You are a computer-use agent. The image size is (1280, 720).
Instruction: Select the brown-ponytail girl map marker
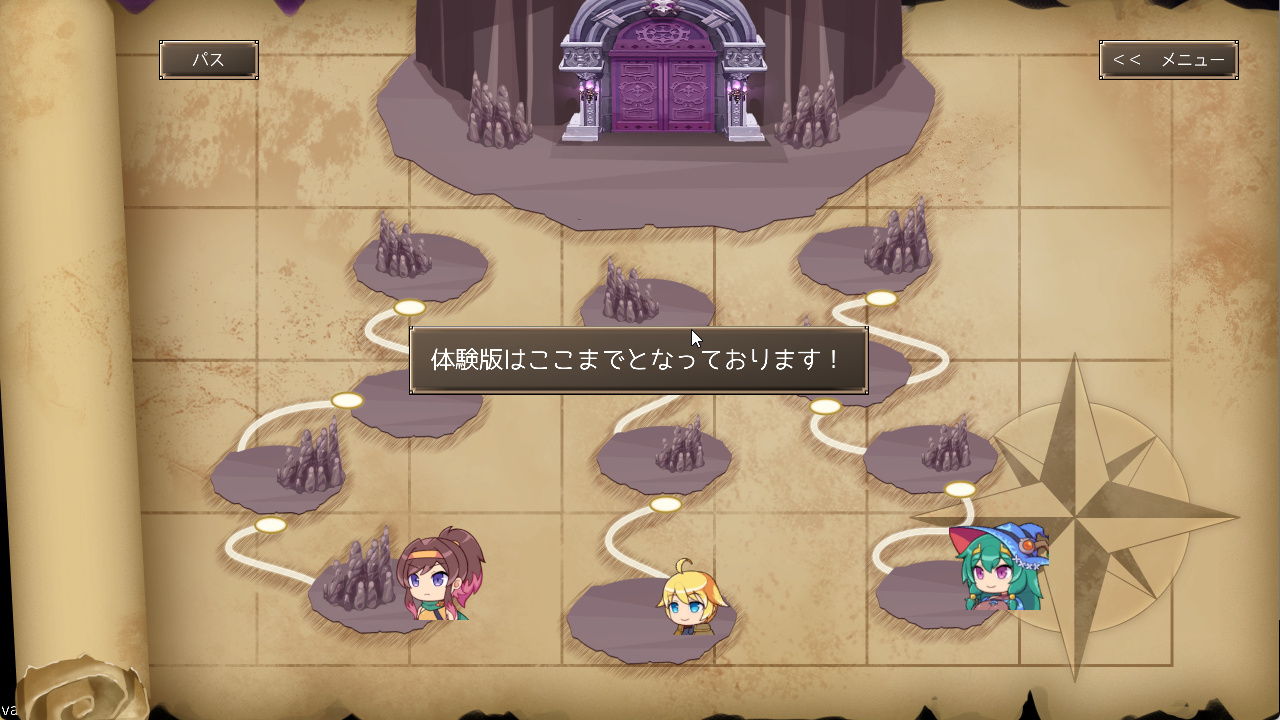[x=440, y=576]
